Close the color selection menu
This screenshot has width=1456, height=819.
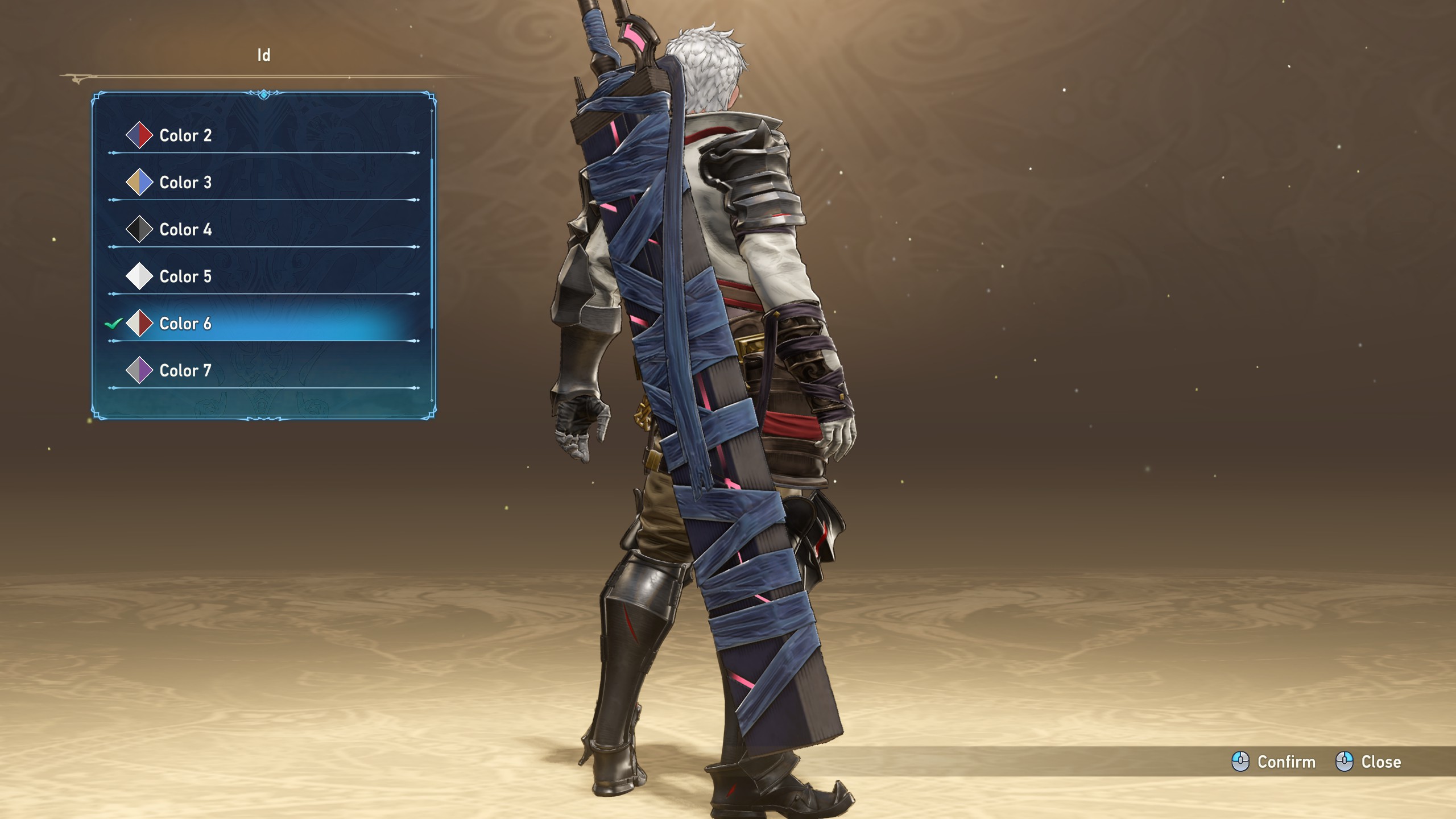pyautogui.click(x=1368, y=762)
